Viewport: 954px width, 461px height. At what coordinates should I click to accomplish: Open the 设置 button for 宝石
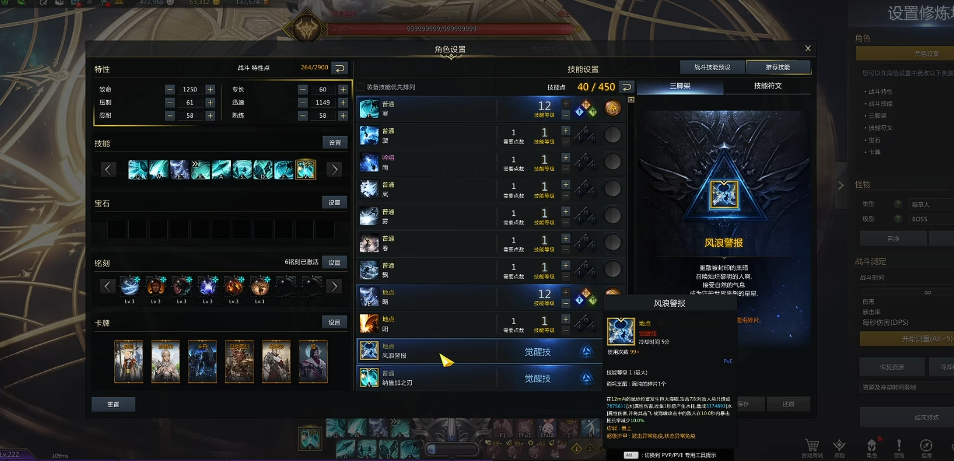[x=334, y=202]
